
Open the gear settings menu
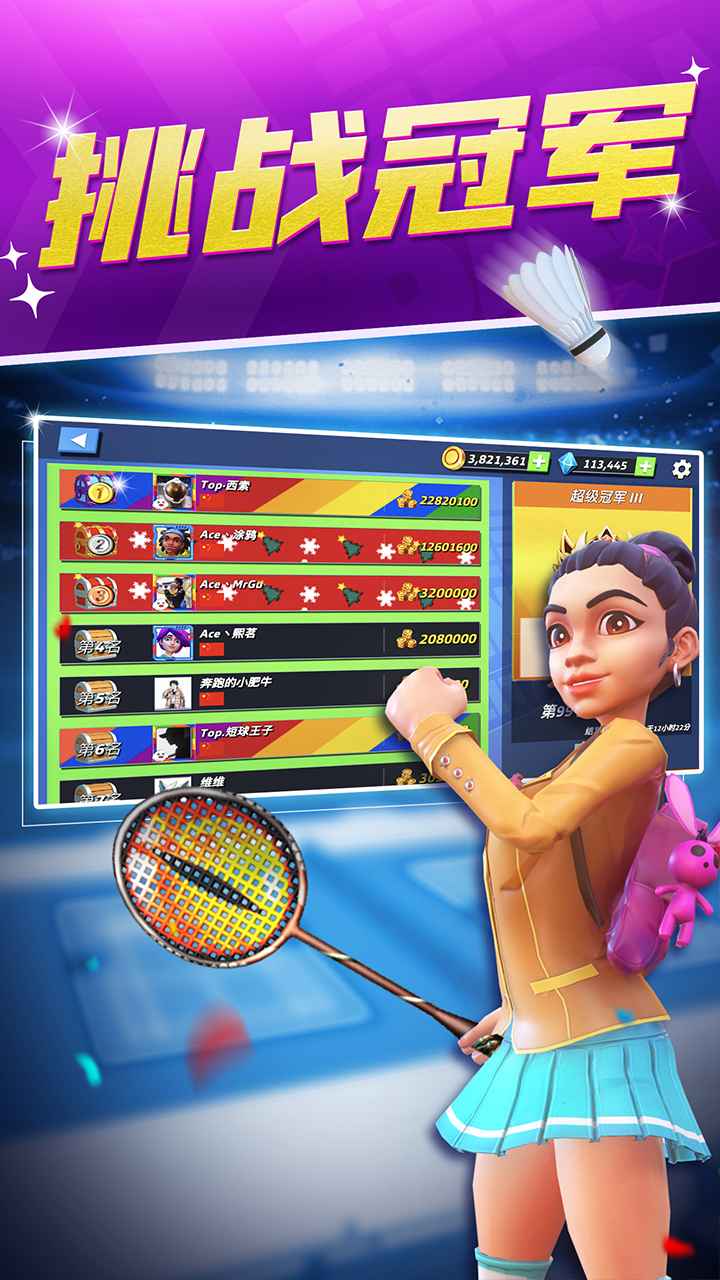(x=682, y=468)
